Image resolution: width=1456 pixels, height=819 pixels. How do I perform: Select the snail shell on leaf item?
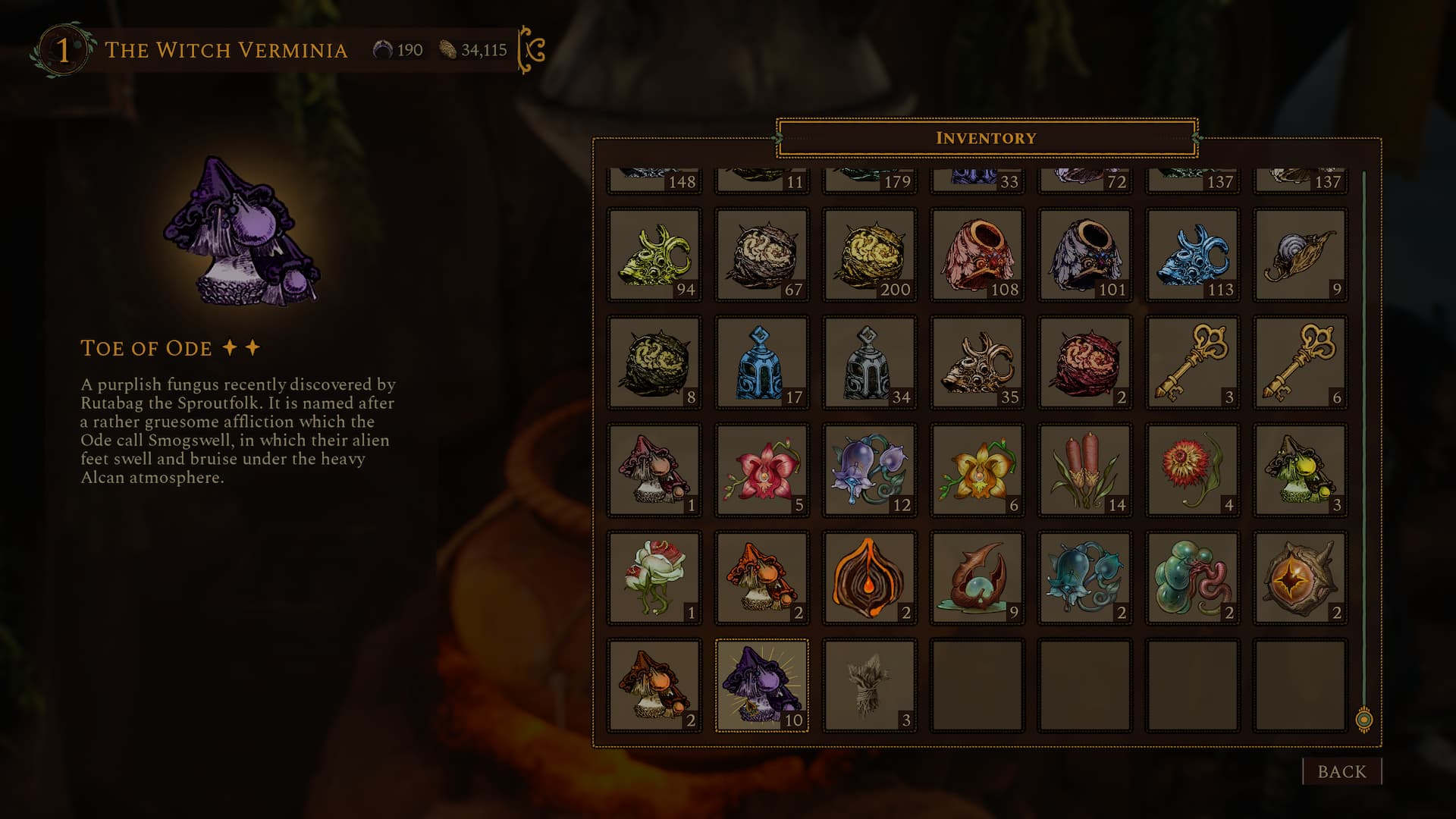click(x=1300, y=255)
